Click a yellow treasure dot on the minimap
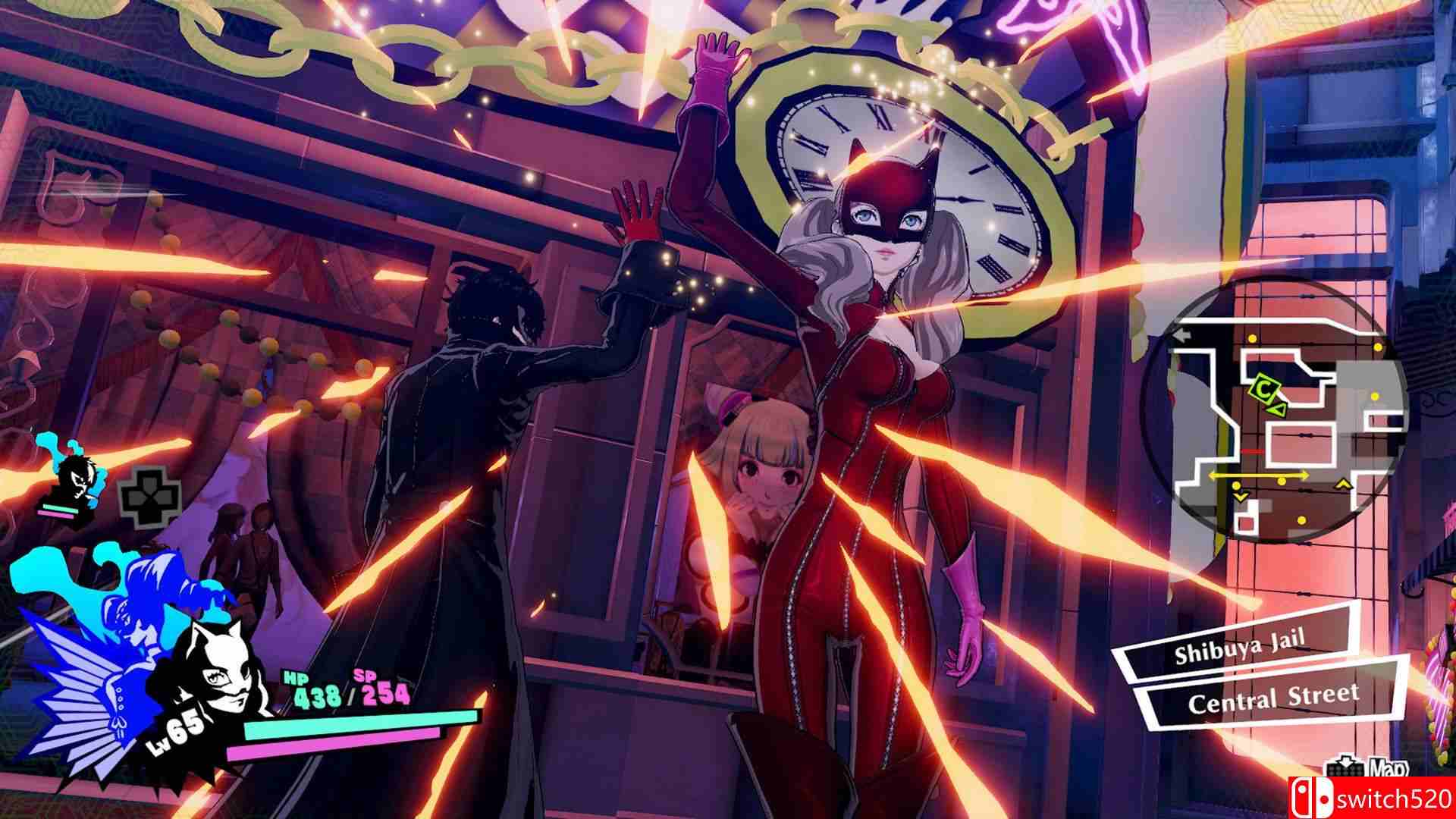The width and height of the screenshot is (1456, 819). click(1252, 337)
